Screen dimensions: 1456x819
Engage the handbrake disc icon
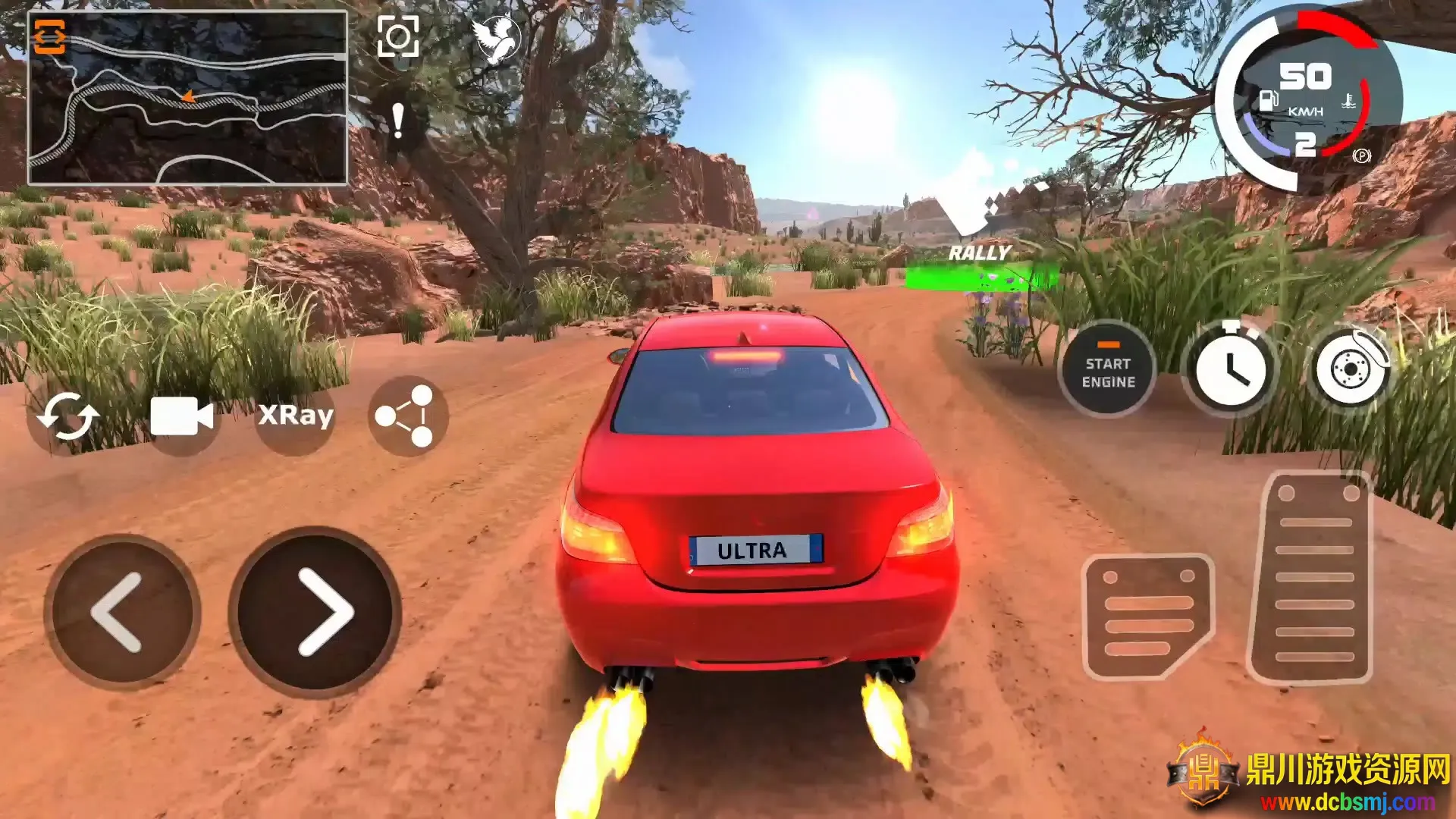pos(1351,370)
